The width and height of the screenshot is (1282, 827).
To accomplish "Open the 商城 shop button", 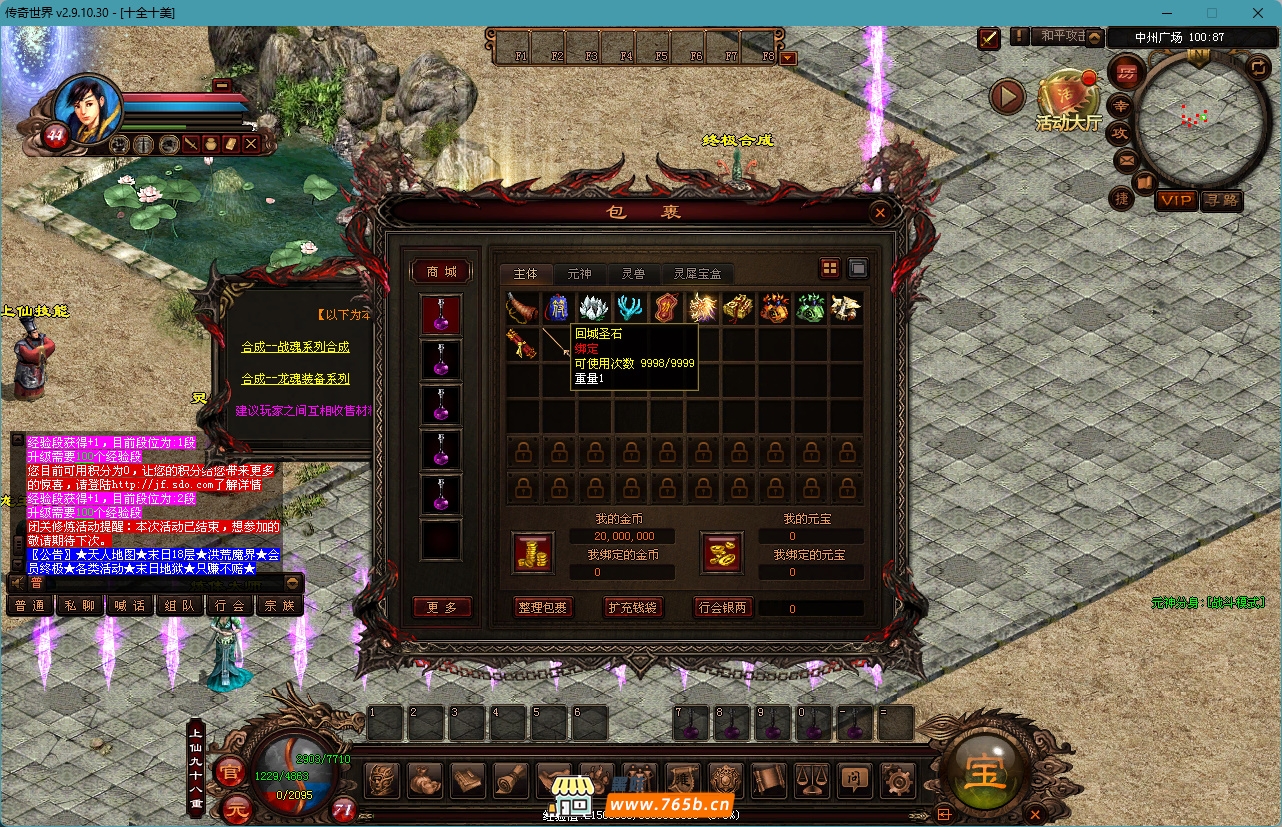I will (441, 272).
